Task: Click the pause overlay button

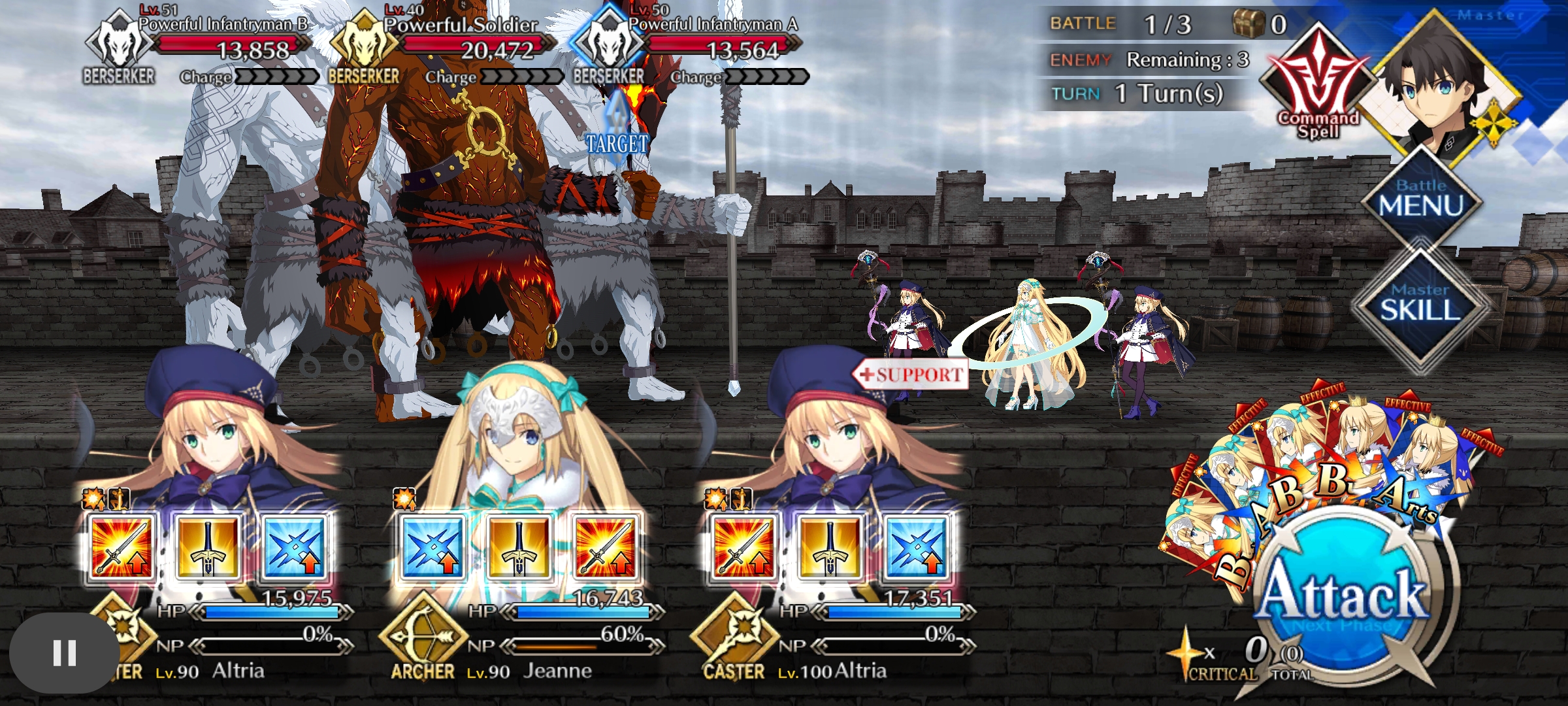Action: click(x=64, y=652)
